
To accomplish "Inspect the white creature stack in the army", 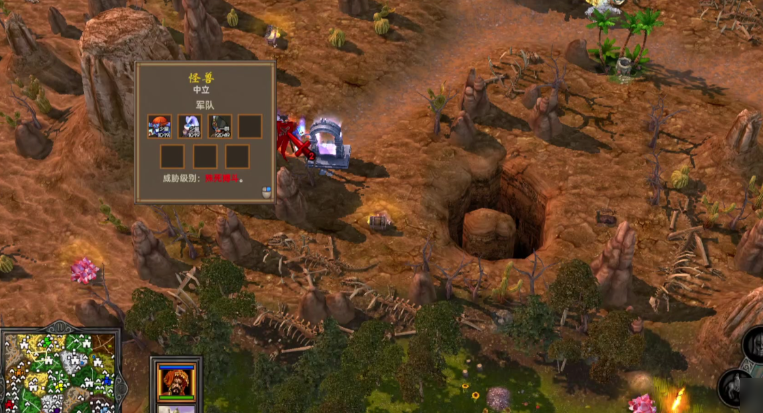I will point(190,126).
